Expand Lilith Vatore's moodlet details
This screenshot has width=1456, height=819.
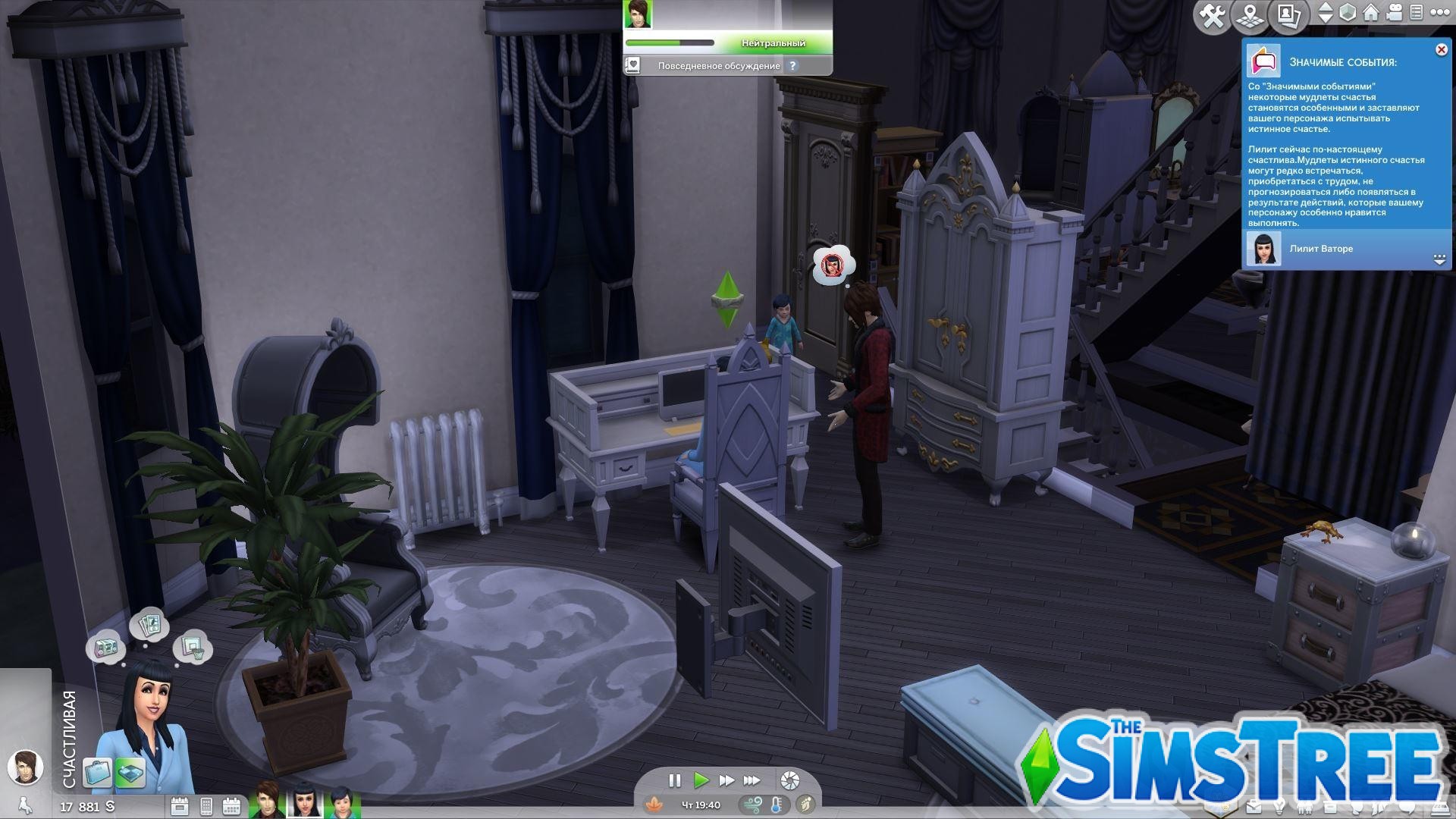[x=1439, y=259]
